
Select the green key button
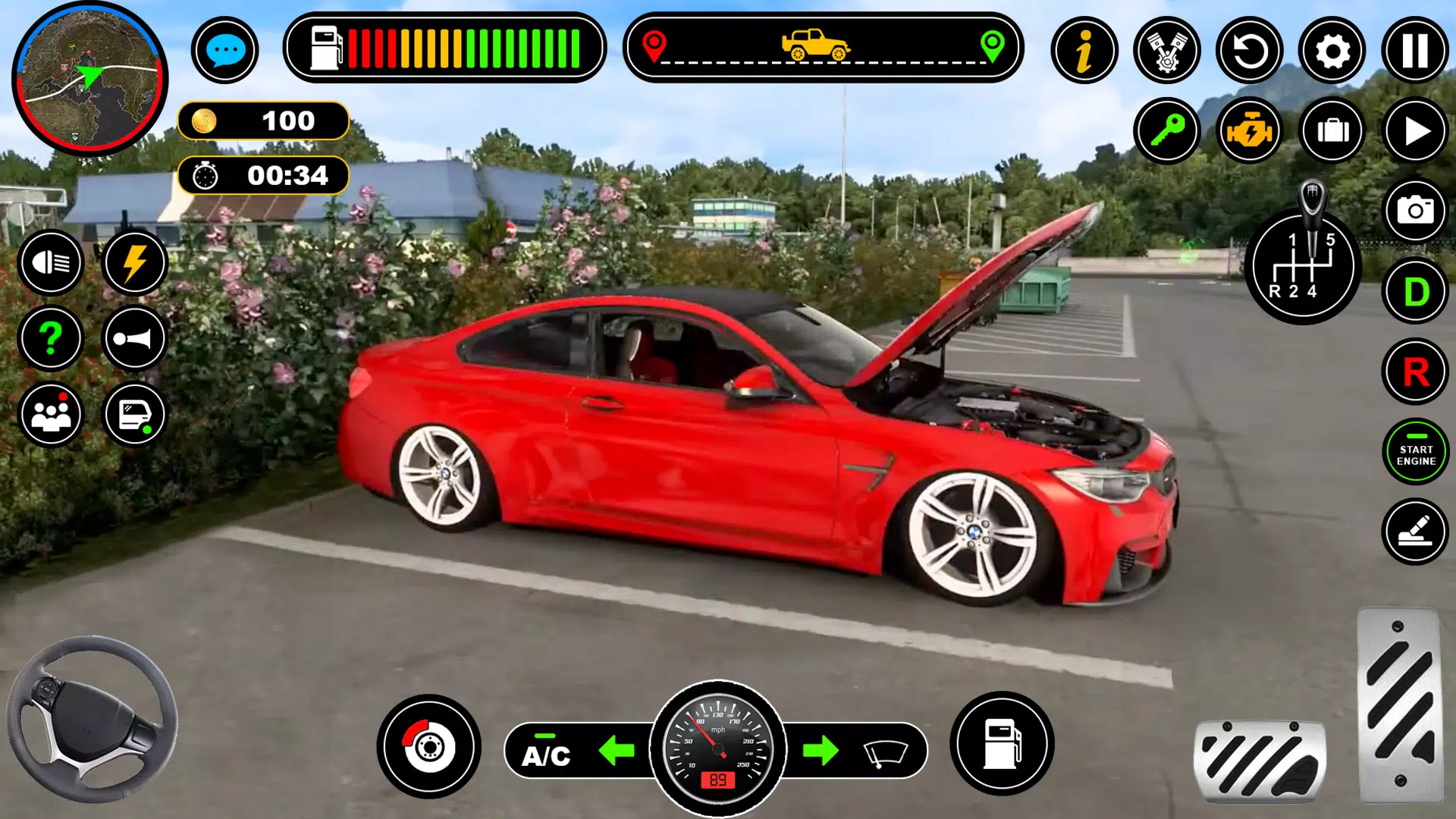pyautogui.click(x=1167, y=130)
